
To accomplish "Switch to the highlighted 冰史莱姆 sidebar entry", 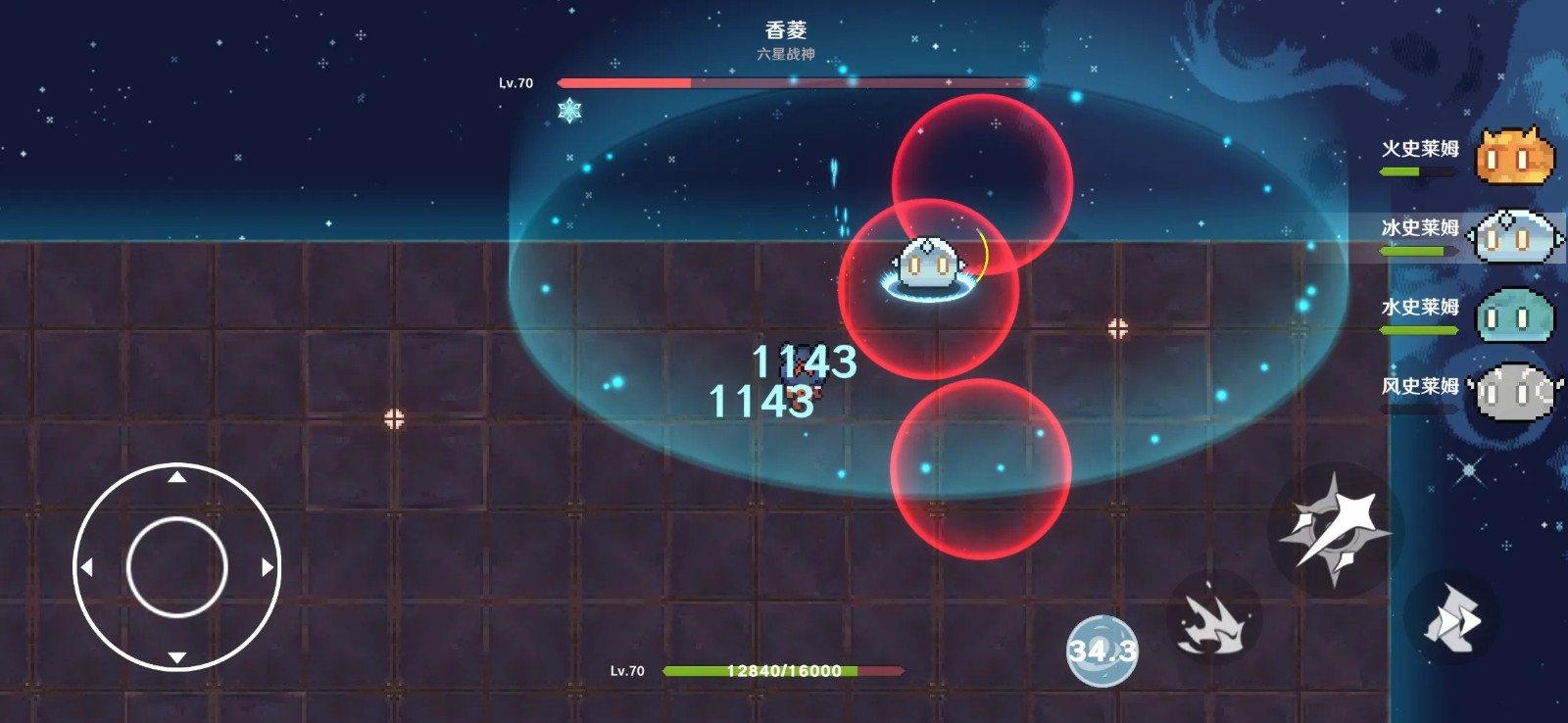I will point(1515,235).
